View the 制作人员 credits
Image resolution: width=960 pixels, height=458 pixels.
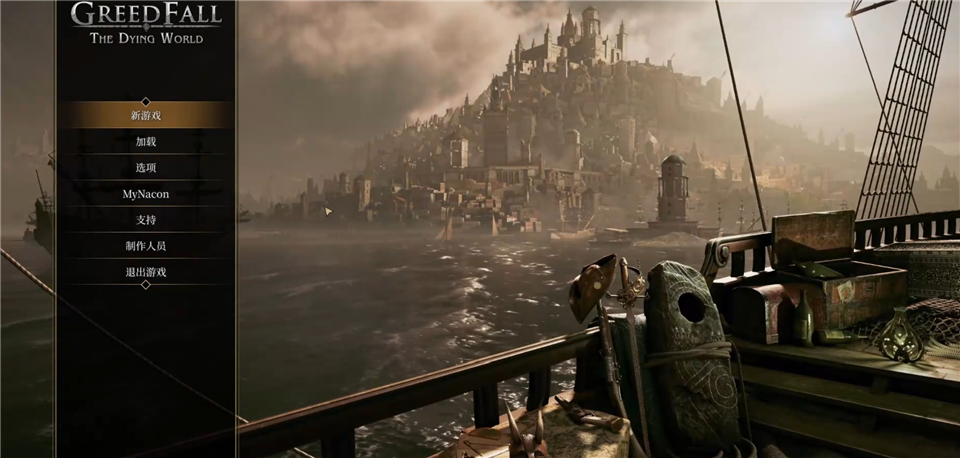pyautogui.click(x=146, y=245)
